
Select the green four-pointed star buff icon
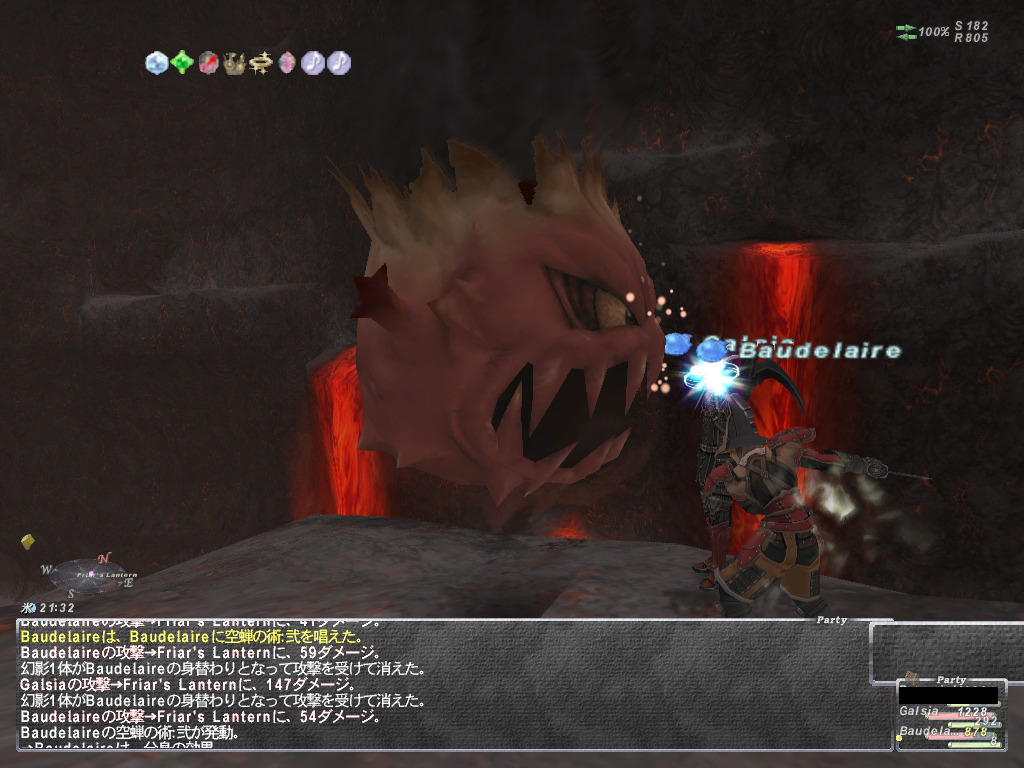click(182, 63)
